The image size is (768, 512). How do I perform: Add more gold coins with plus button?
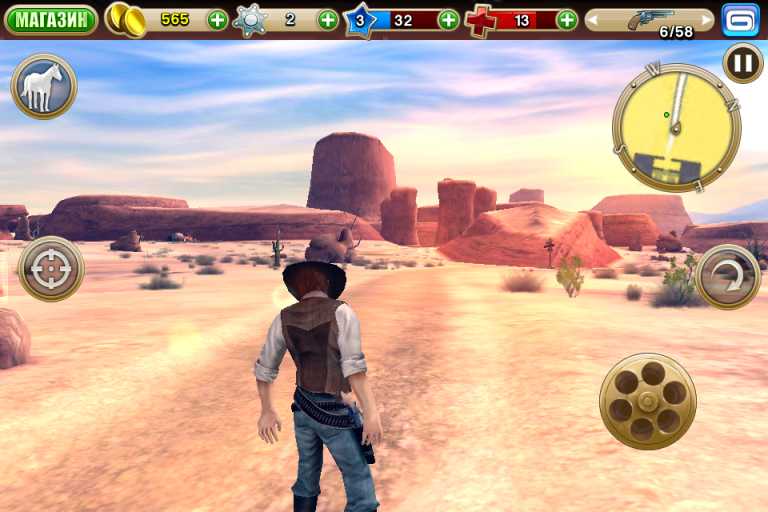coord(217,19)
